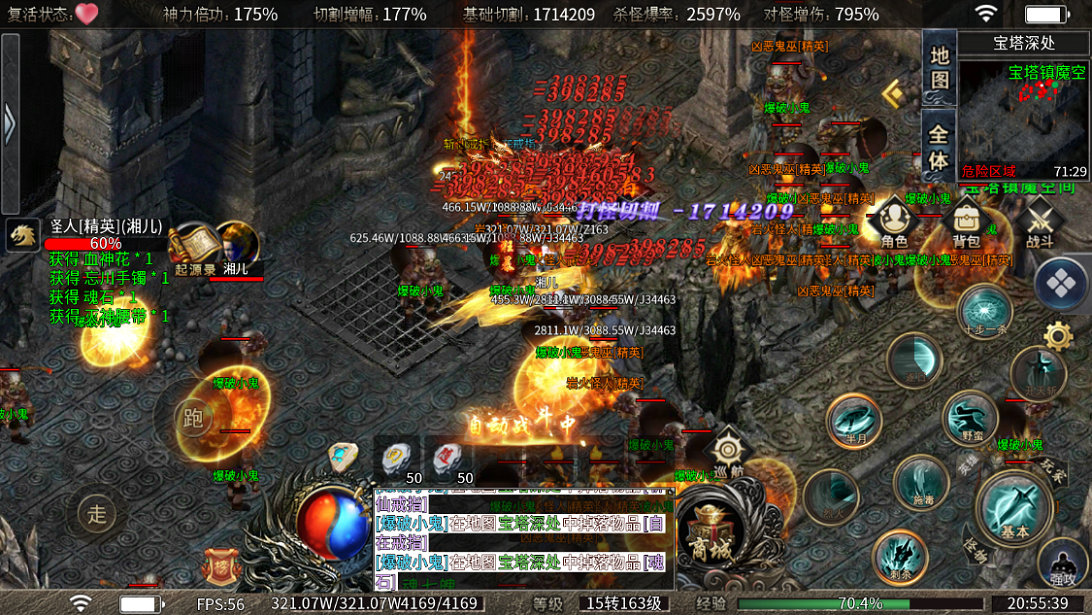Select the 全体 button
The image size is (1092, 615).
(939, 146)
